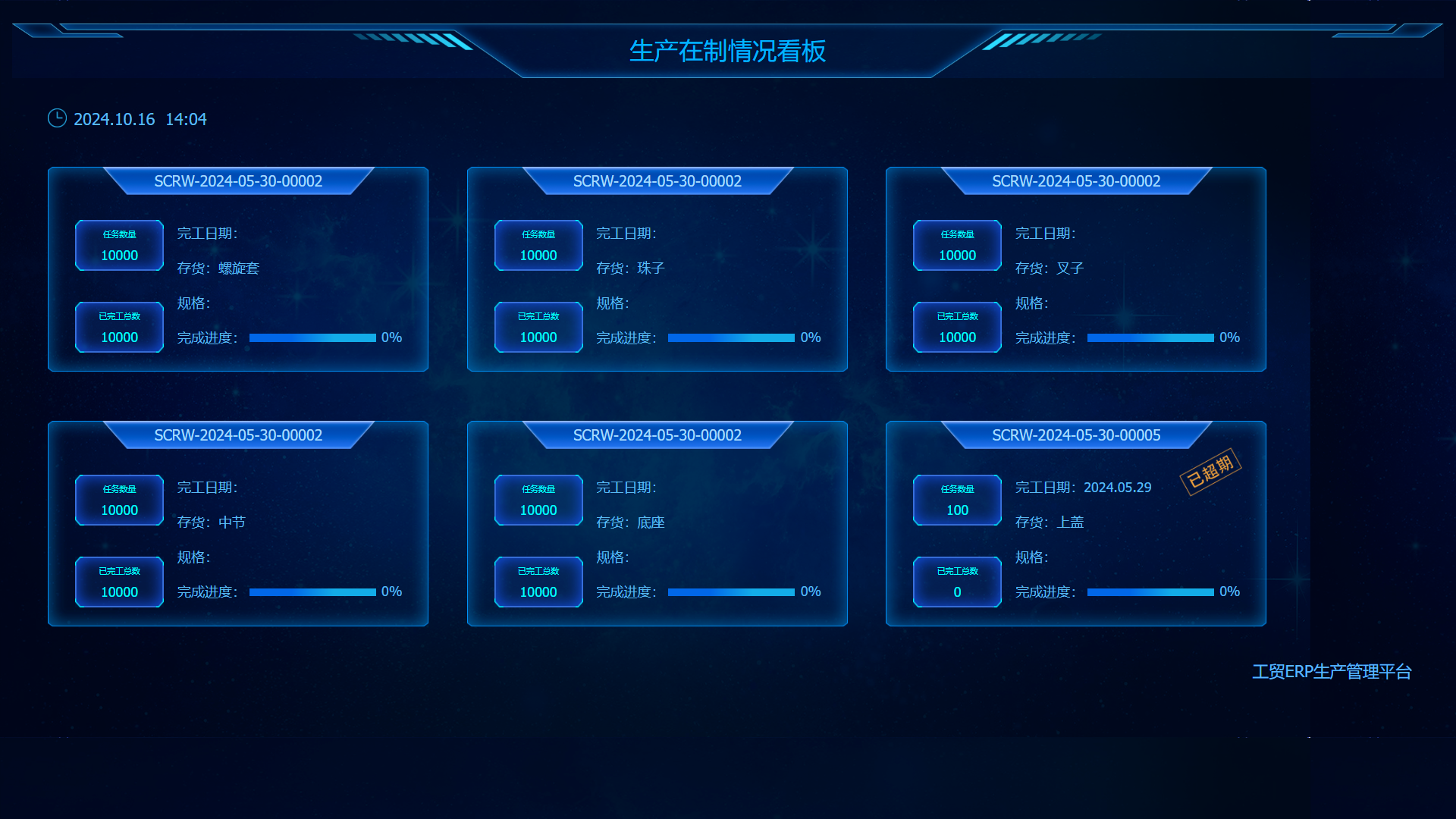1456x819 pixels.
Task: Click the 存货 value 底座
Action: click(652, 522)
